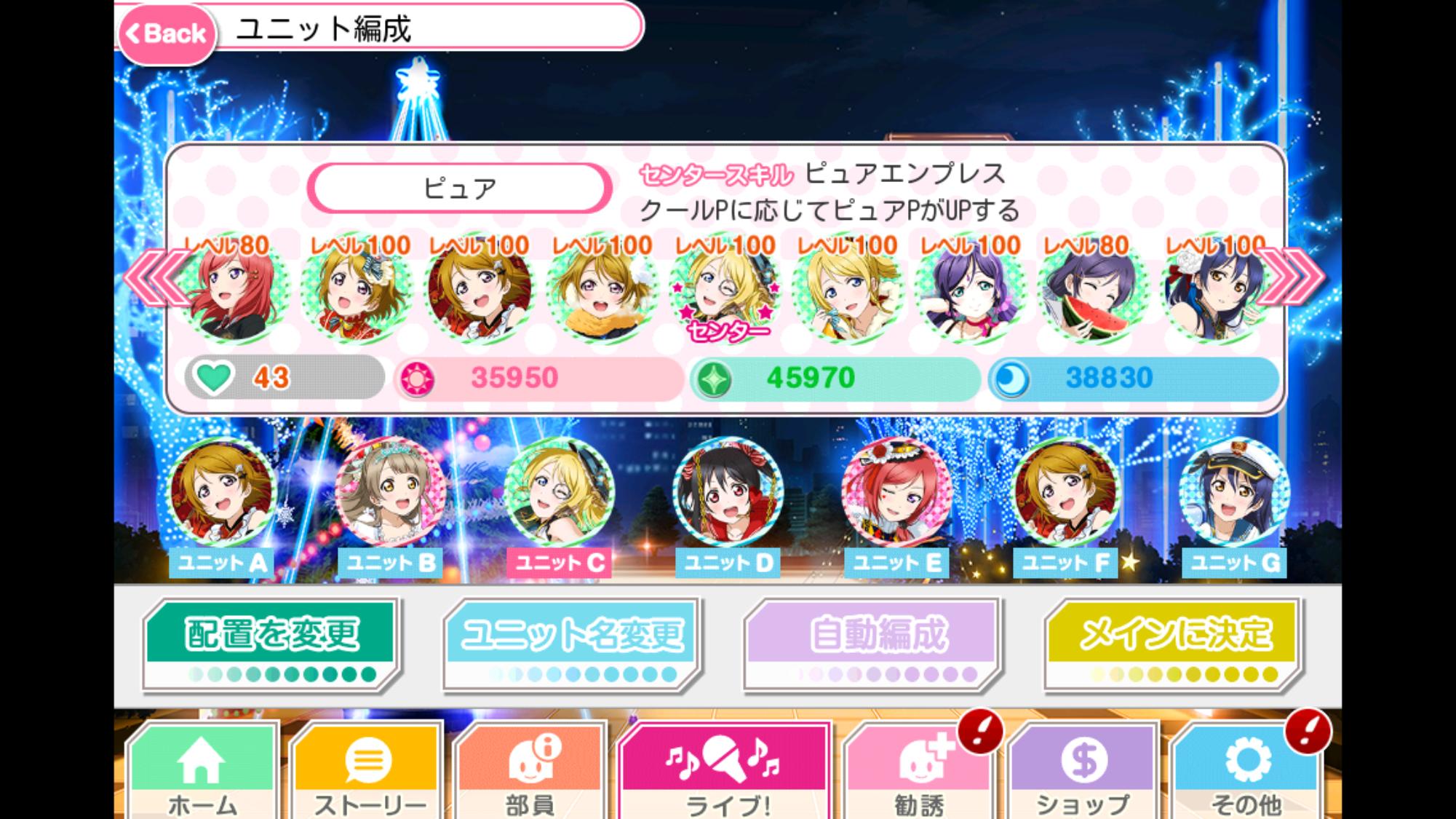Open the 部員 members menu

530,773
